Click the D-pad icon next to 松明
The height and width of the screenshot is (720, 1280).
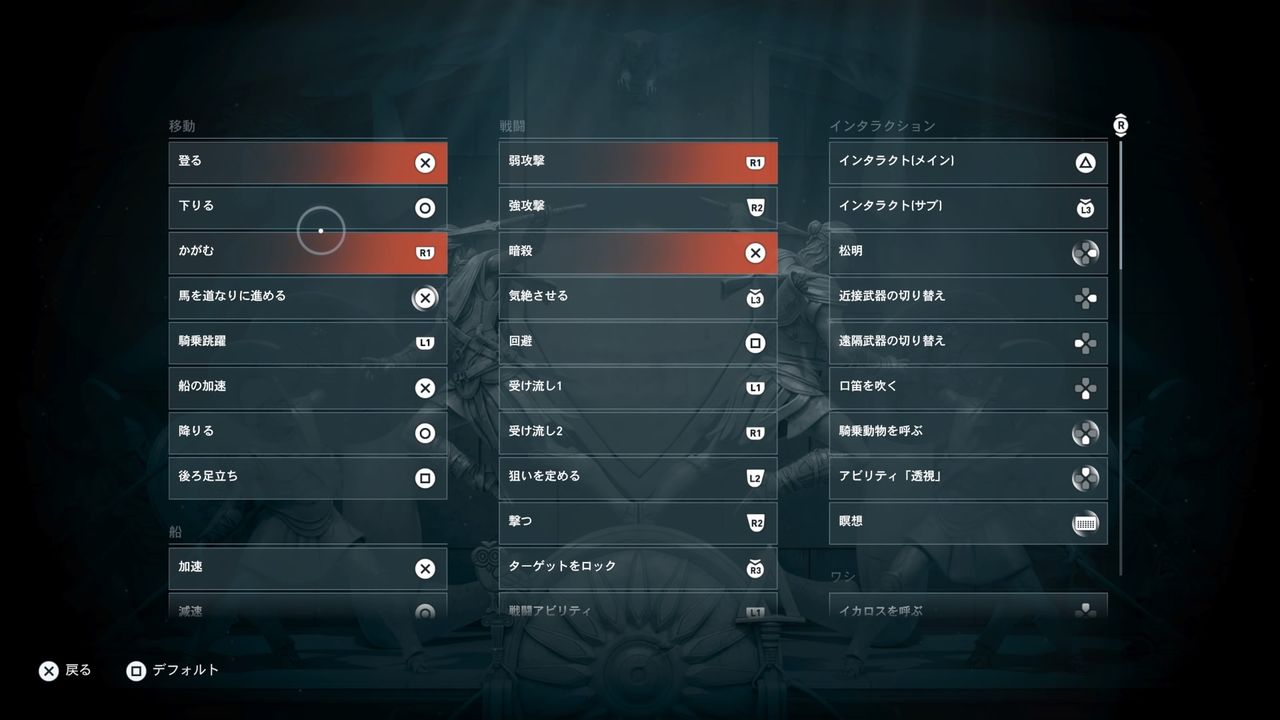pos(1086,252)
